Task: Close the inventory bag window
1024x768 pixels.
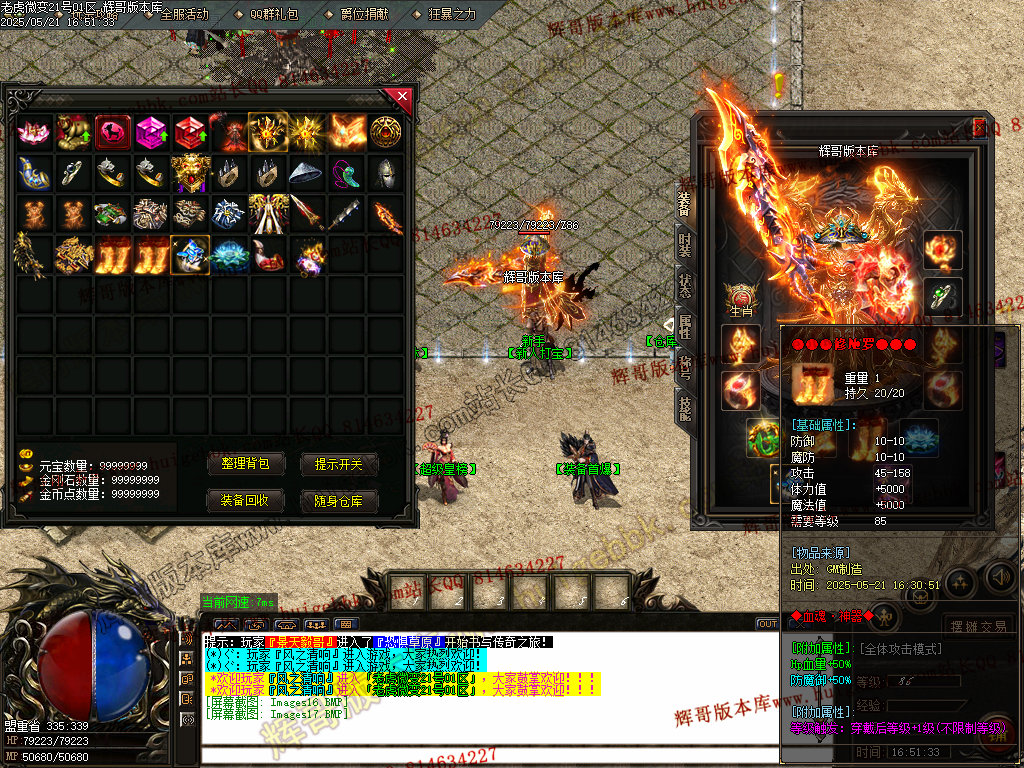Action: tap(402, 97)
